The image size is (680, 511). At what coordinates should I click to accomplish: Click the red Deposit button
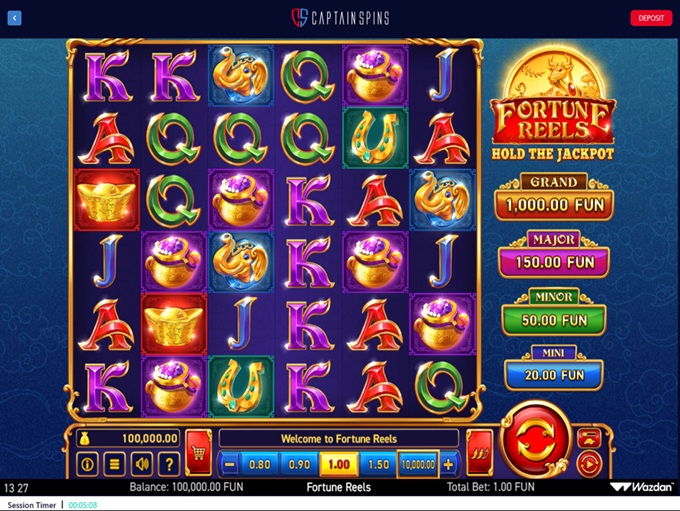[x=651, y=18]
